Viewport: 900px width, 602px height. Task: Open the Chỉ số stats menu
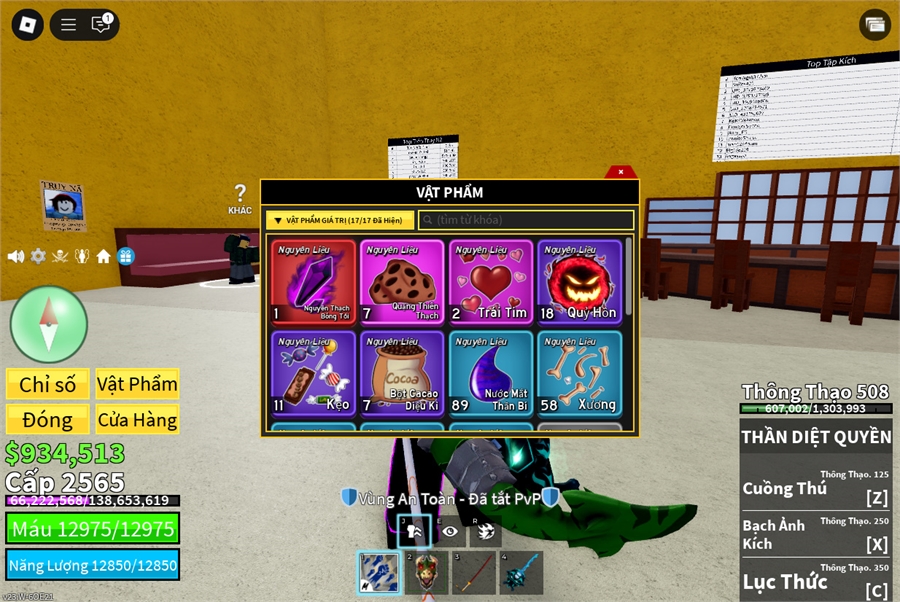point(47,384)
